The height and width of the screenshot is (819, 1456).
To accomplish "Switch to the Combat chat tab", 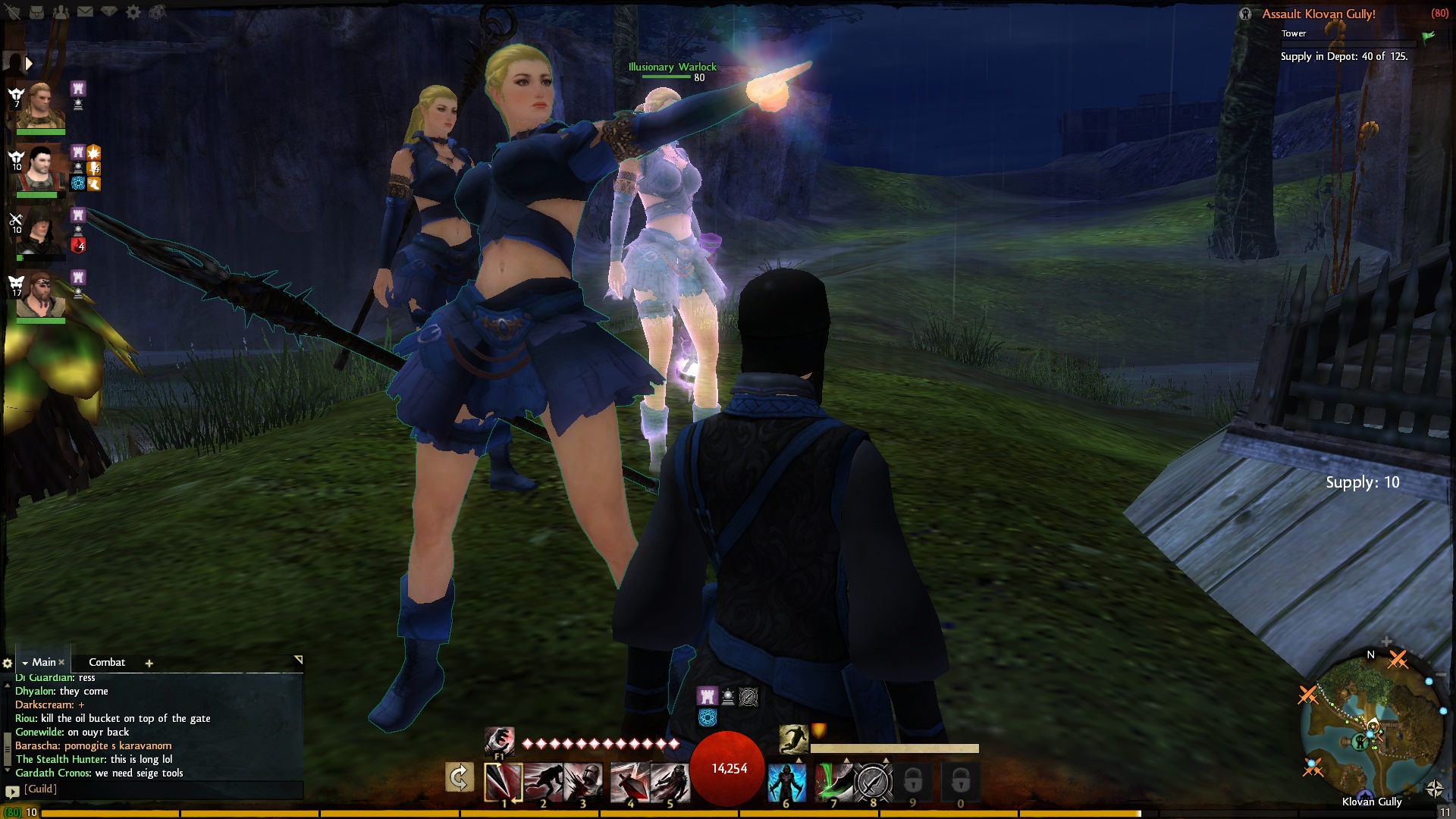I will (107, 662).
